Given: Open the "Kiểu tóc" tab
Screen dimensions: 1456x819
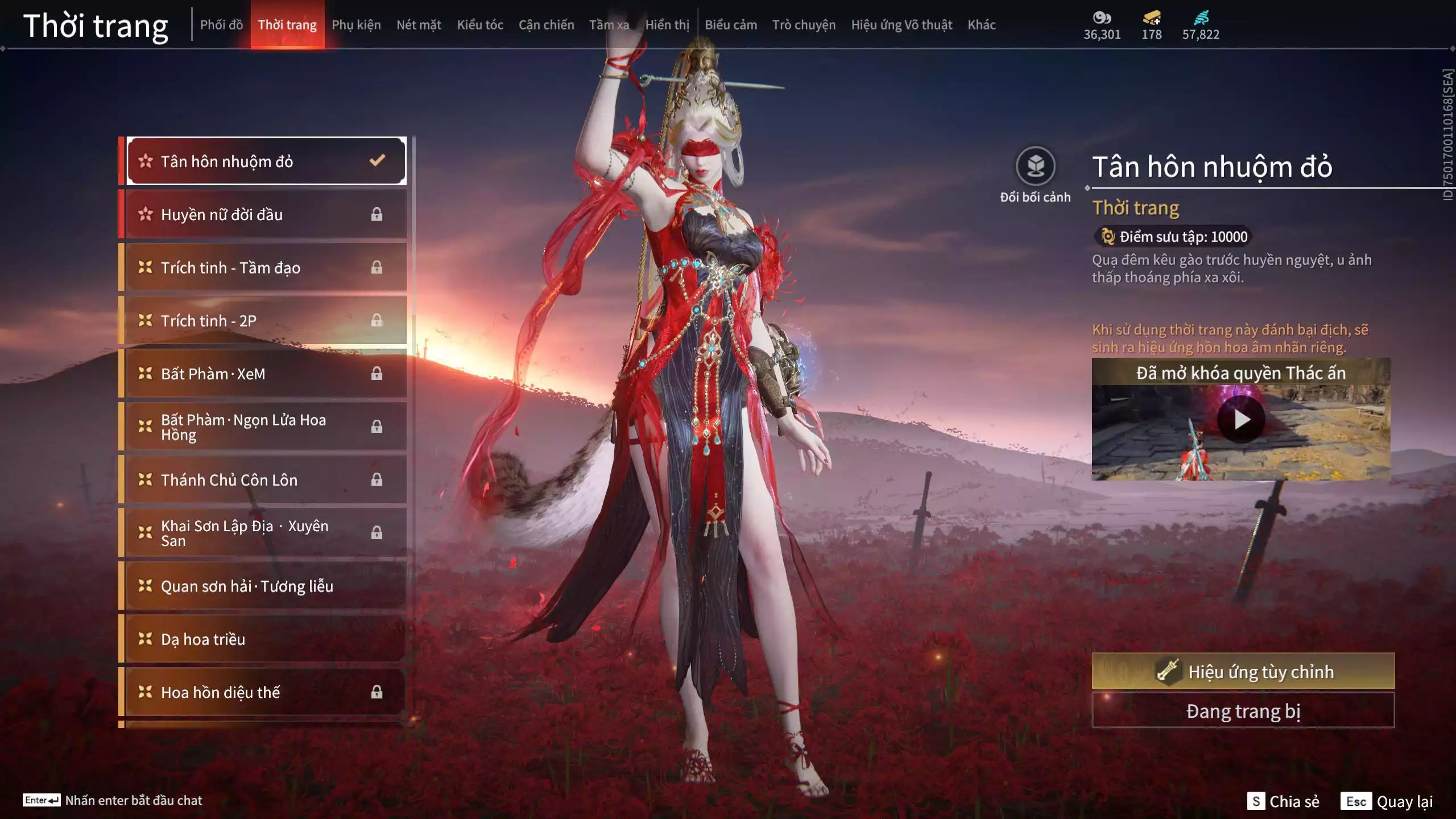Looking at the screenshot, I should 479,24.
